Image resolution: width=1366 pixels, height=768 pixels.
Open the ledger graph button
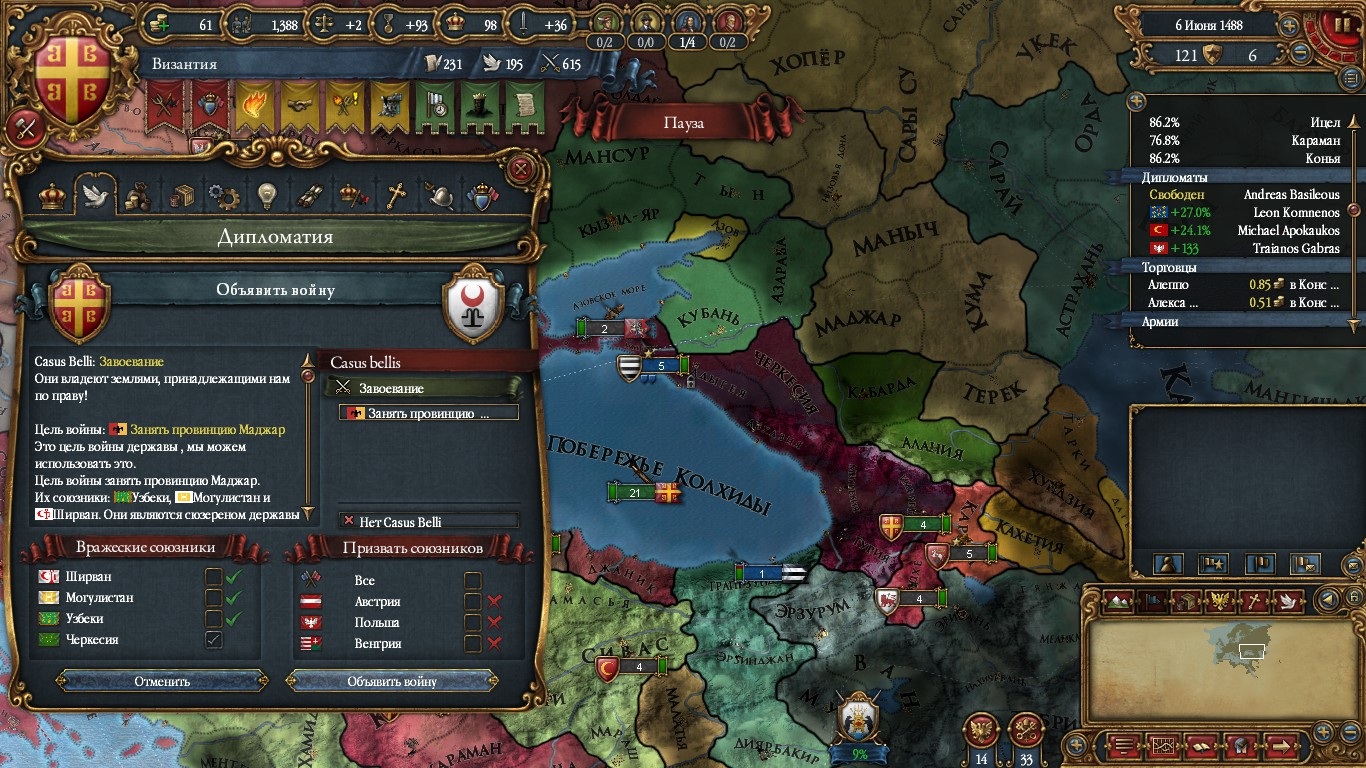click(1163, 745)
